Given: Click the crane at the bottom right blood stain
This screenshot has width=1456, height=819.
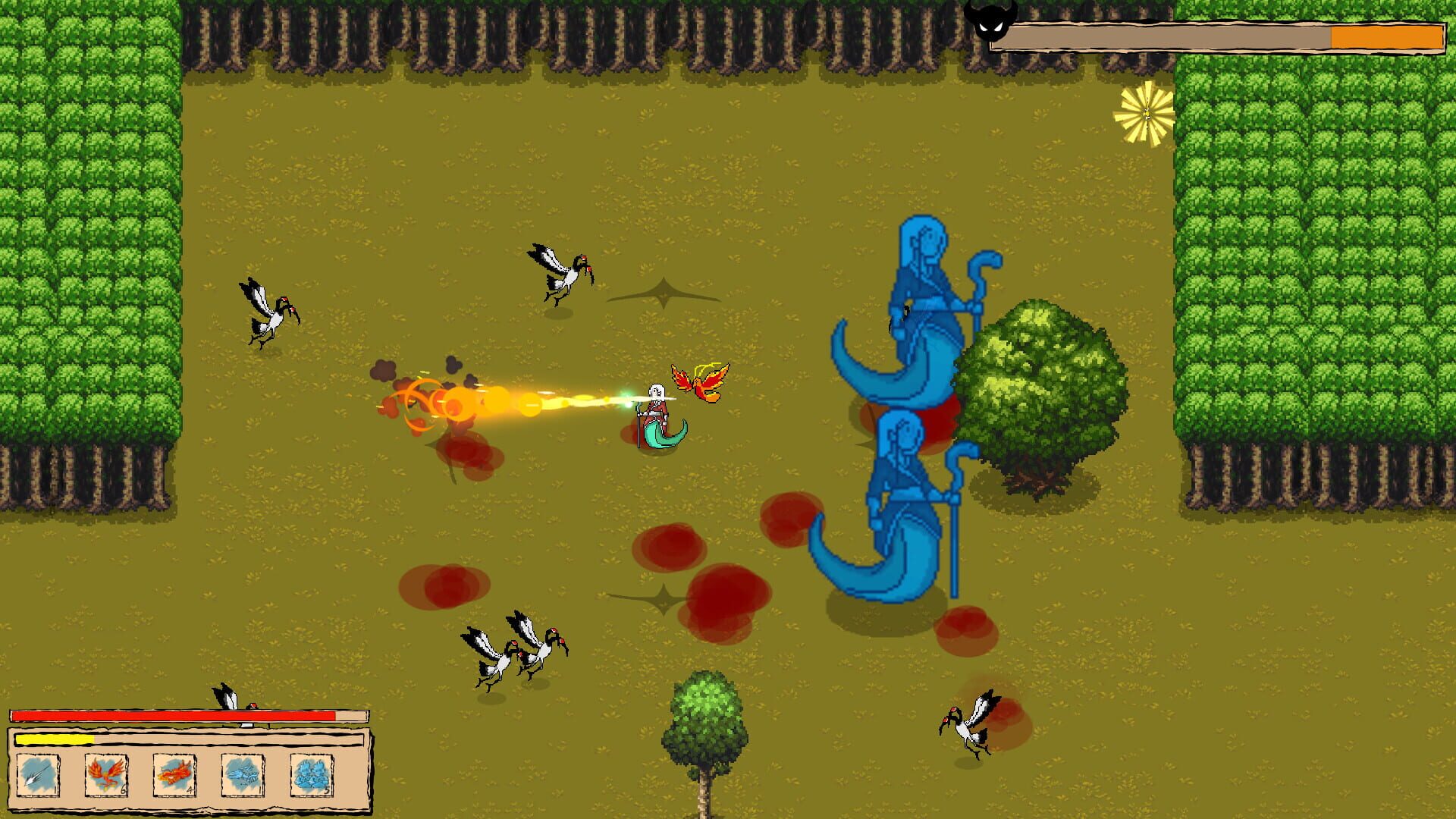Looking at the screenshot, I should click(971, 728).
